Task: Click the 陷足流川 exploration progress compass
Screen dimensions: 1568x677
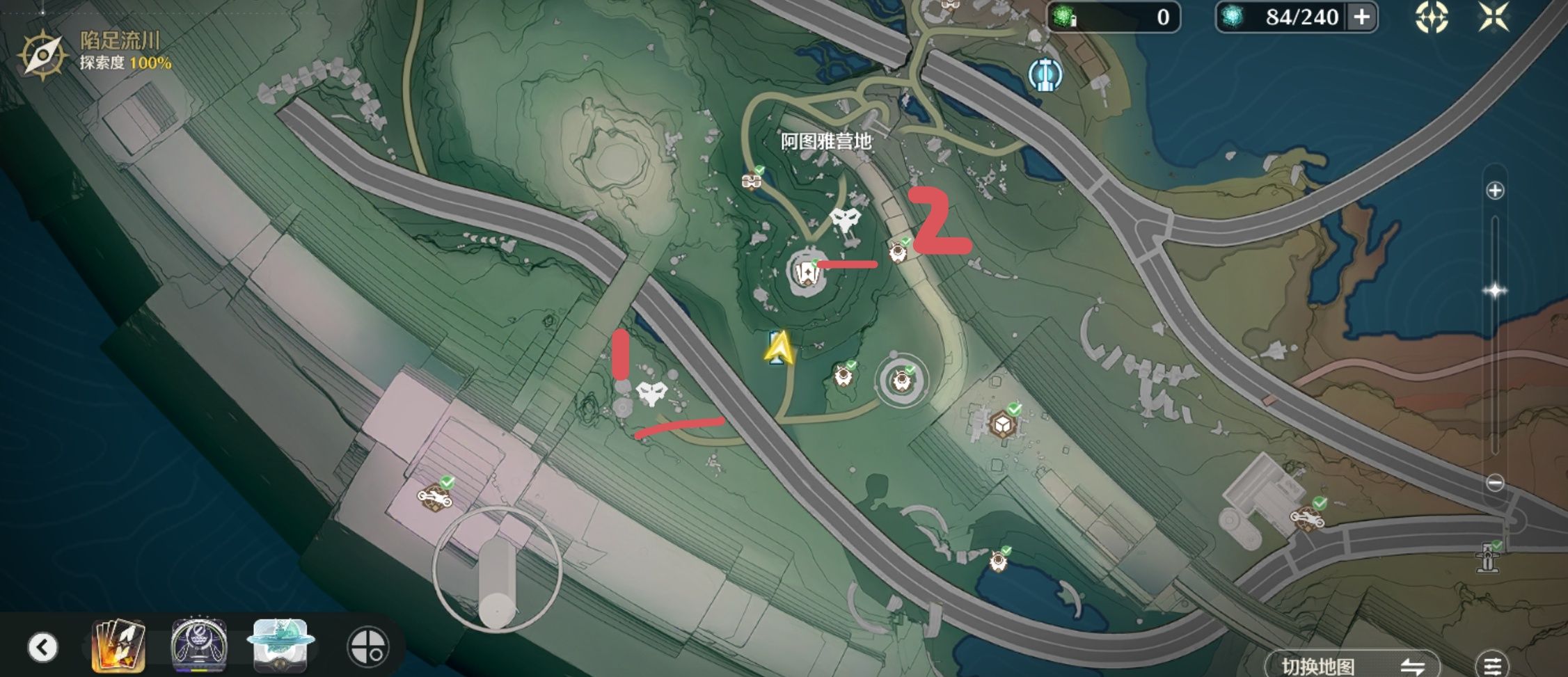Action: 43,54
